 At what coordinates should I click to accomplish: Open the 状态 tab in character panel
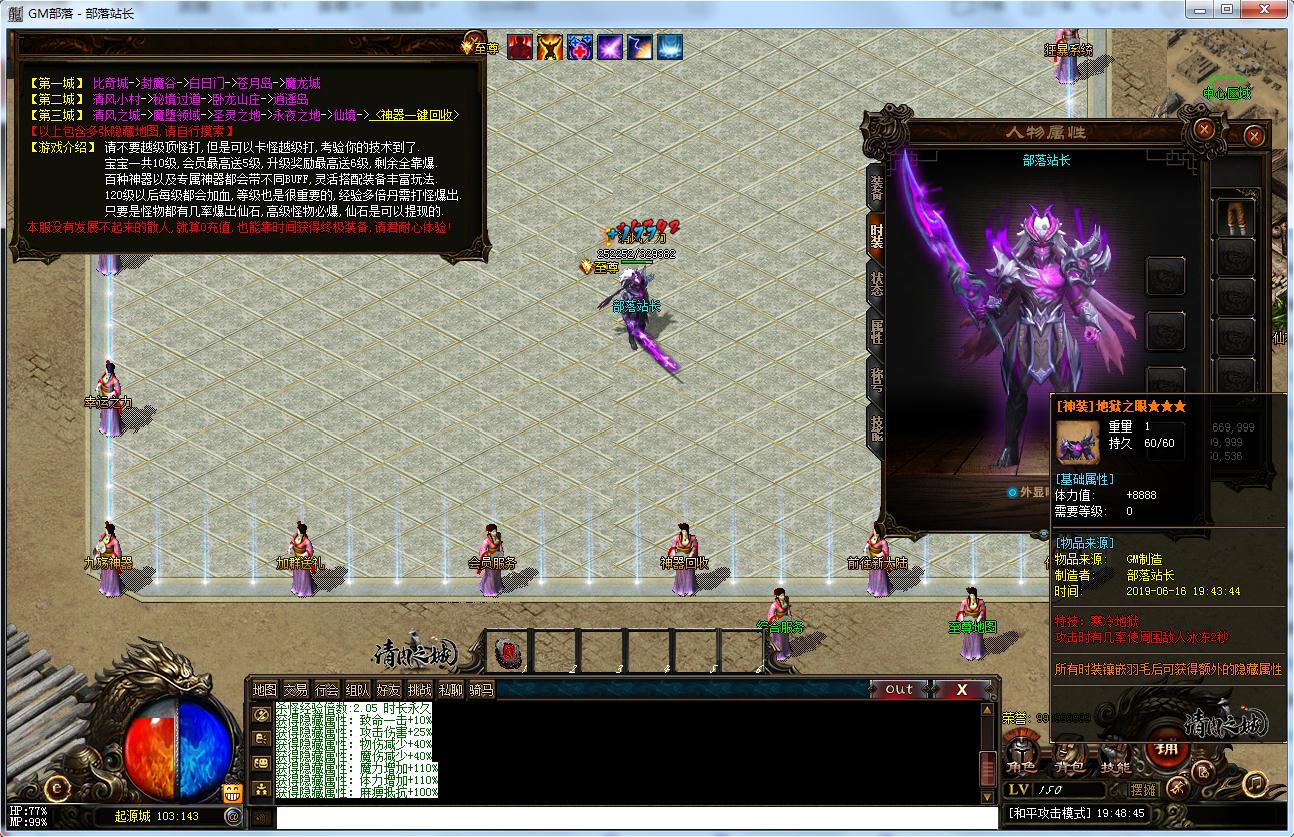point(876,282)
